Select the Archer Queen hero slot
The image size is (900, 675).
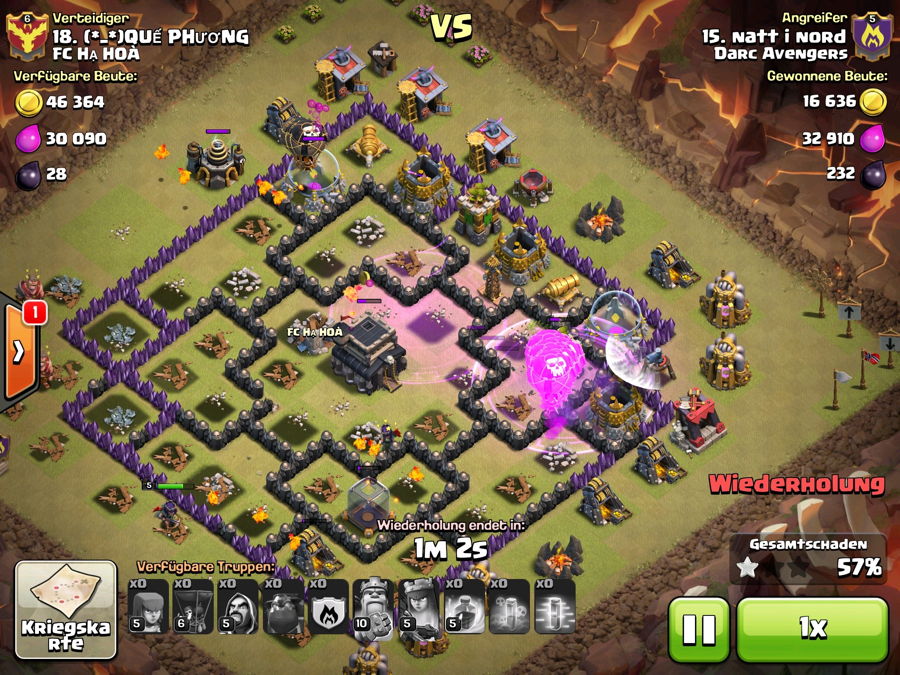click(x=419, y=607)
